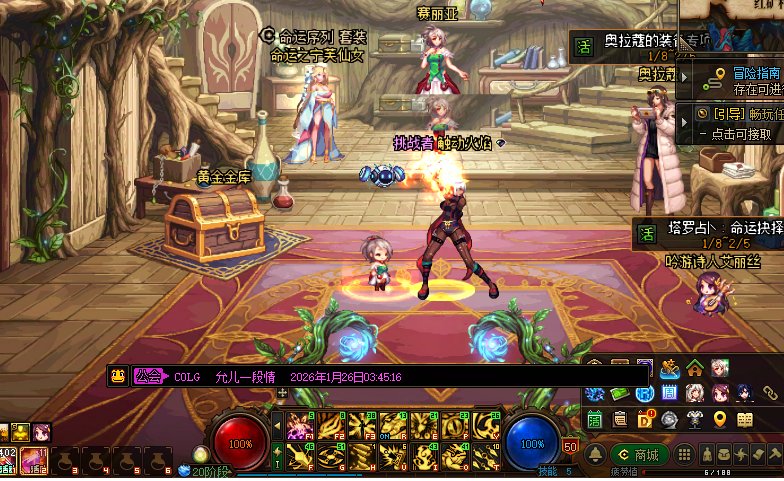
Task: Open the 奥拉蔻 equipment event banner
Action: [640, 43]
